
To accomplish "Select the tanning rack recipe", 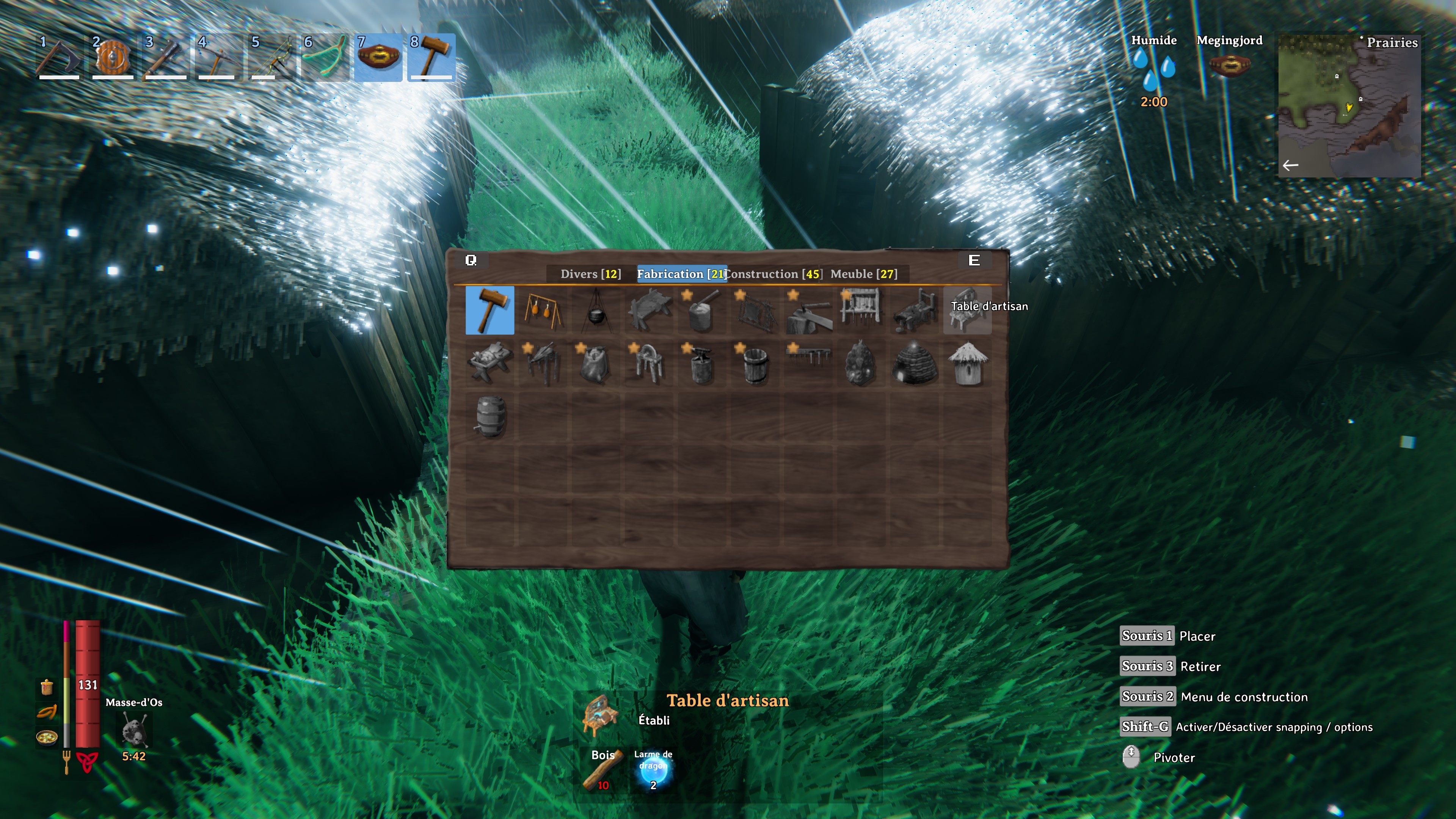I will pyautogui.click(x=755, y=311).
